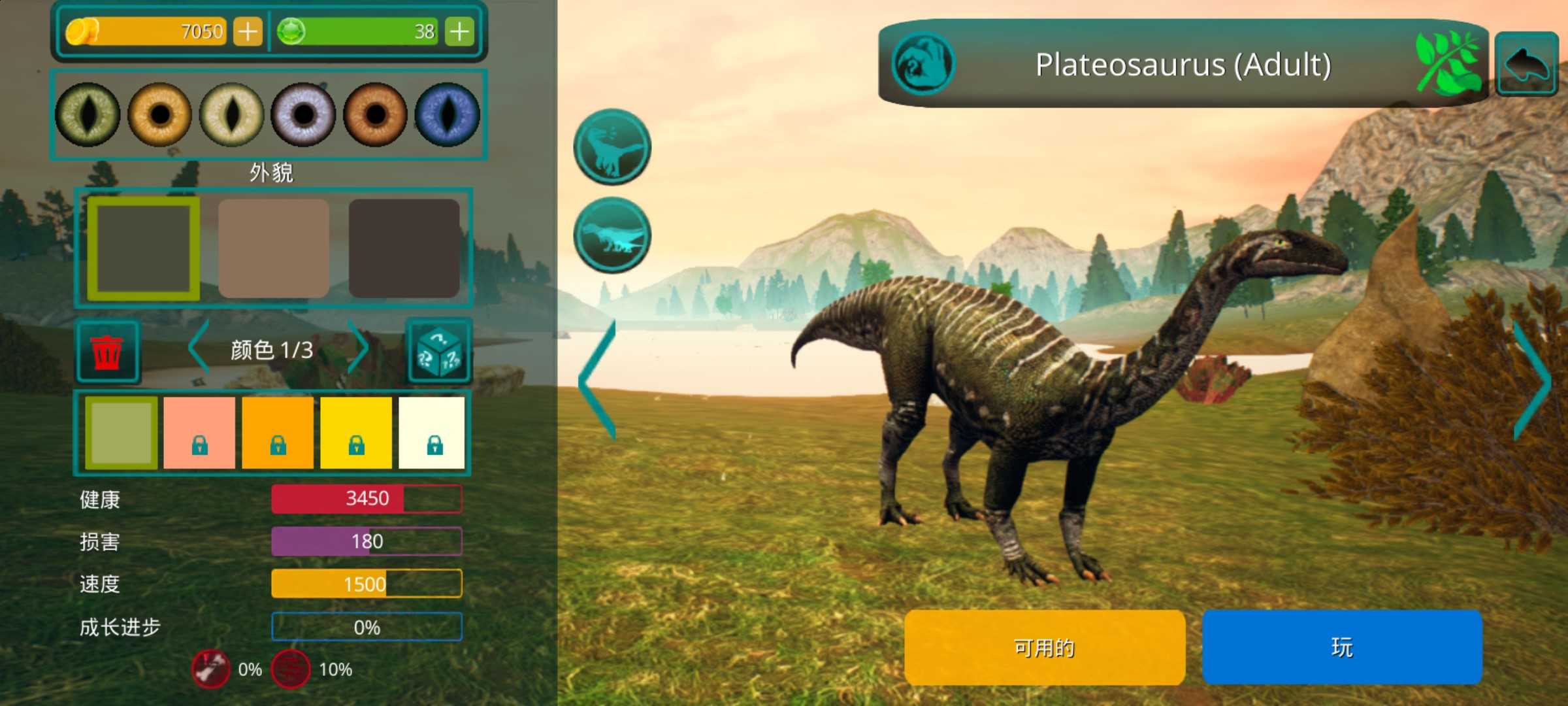Go to the previous color page

click(x=199, y=348)
